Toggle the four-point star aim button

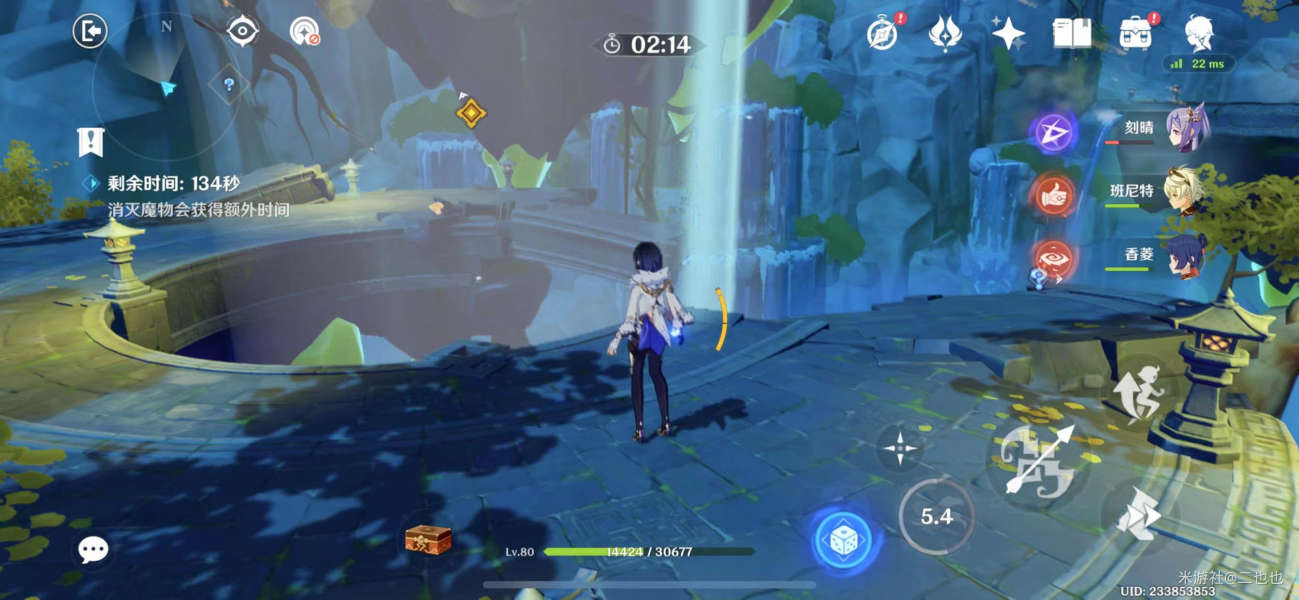pyautogui.click(x=901, y=448)
